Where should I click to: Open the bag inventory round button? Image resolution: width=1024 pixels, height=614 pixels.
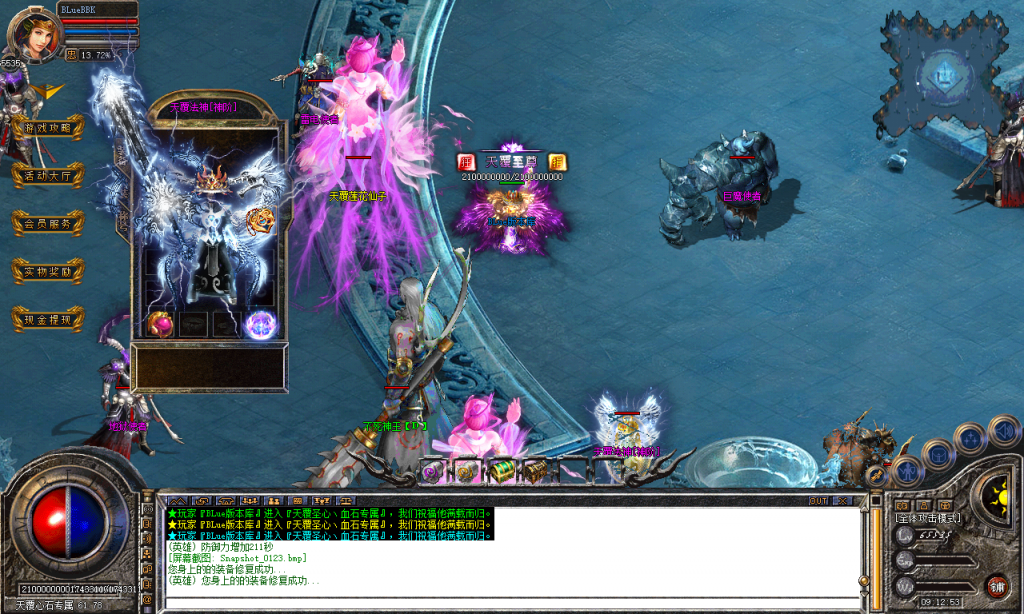[x=938, y=455]
